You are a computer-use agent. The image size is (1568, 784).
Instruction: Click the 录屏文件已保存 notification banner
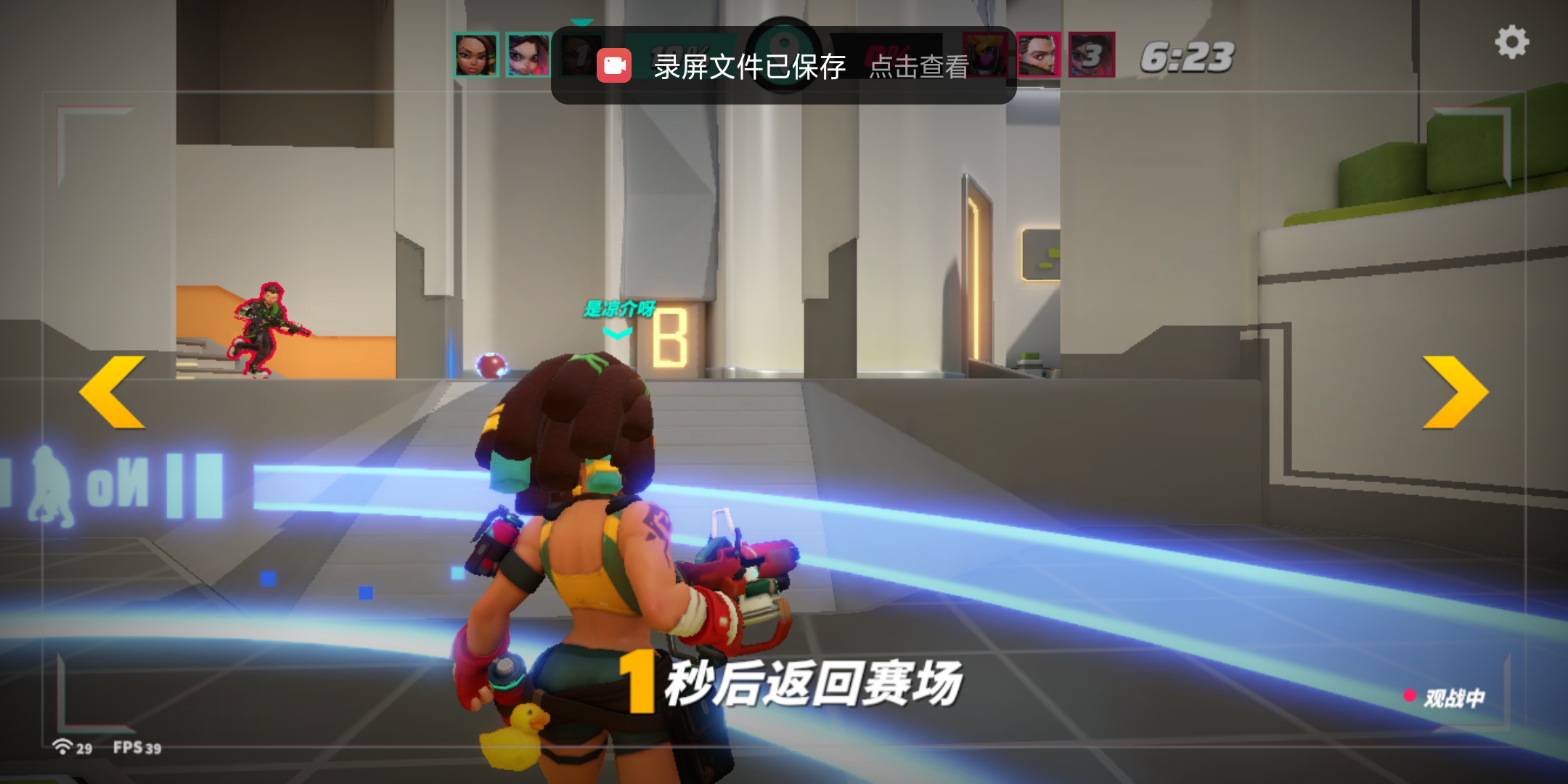(748, 65)
